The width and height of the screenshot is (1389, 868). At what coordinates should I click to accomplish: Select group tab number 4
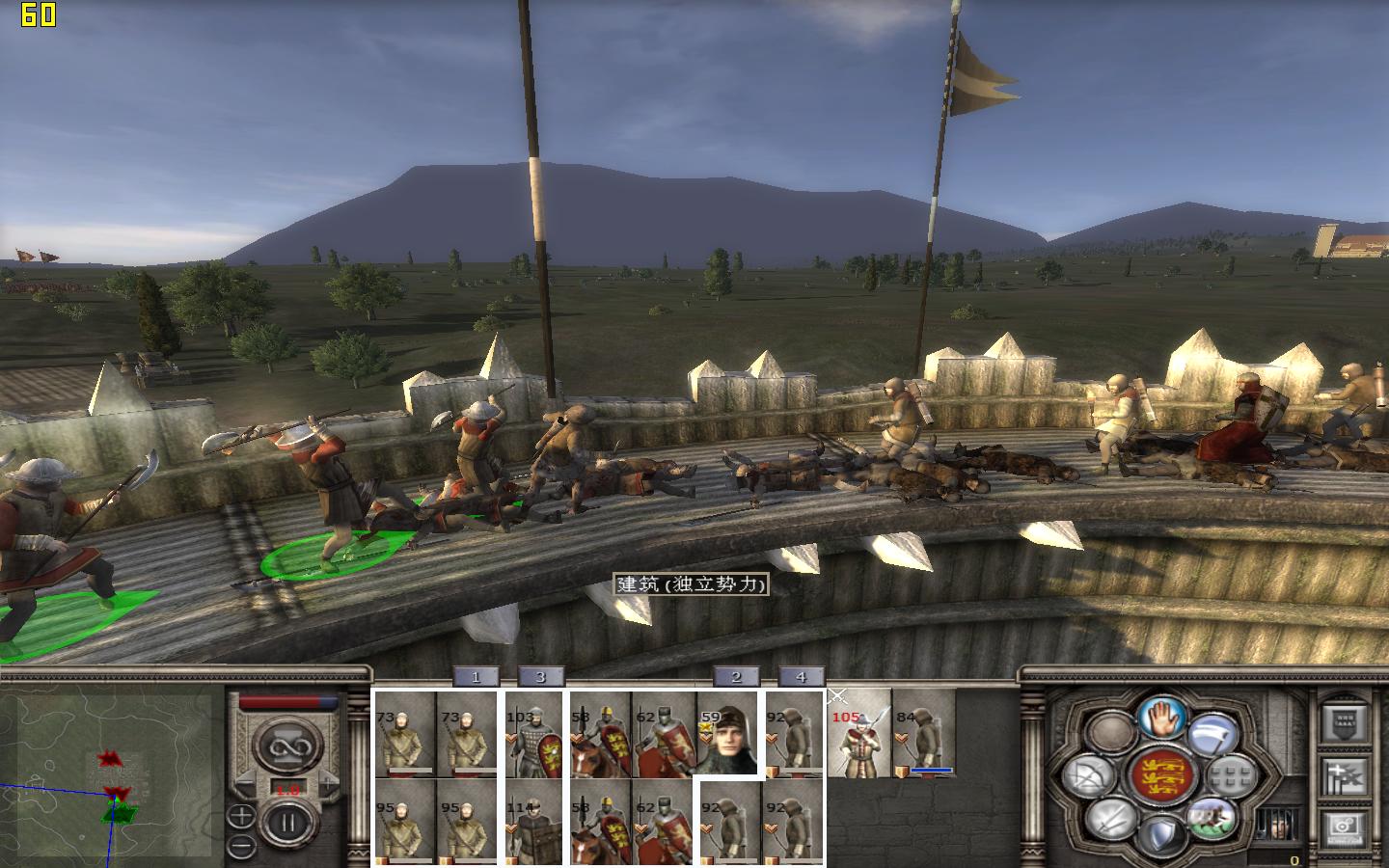point(801,677)
